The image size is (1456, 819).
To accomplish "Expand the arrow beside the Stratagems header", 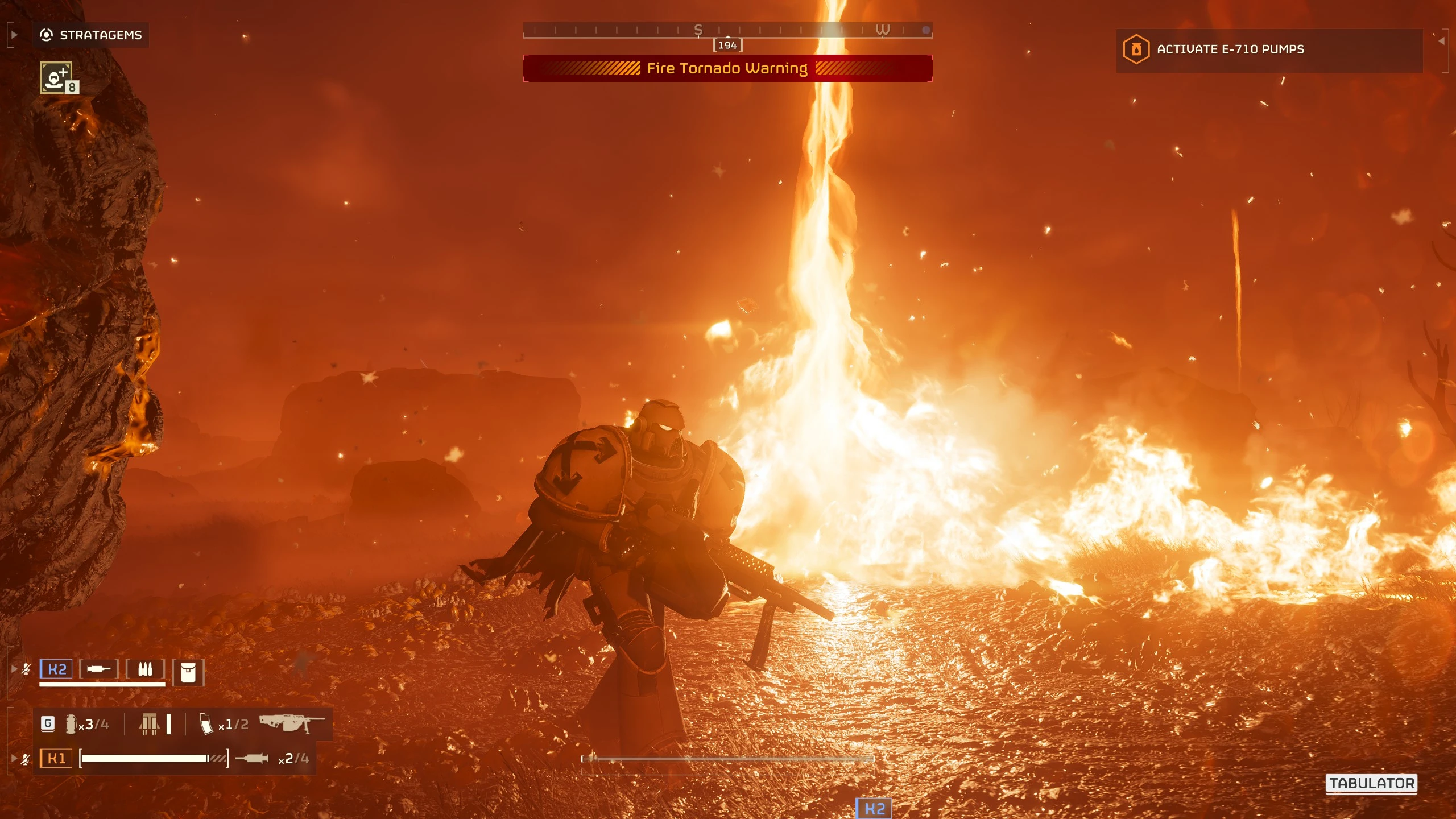I will (14, 35).
